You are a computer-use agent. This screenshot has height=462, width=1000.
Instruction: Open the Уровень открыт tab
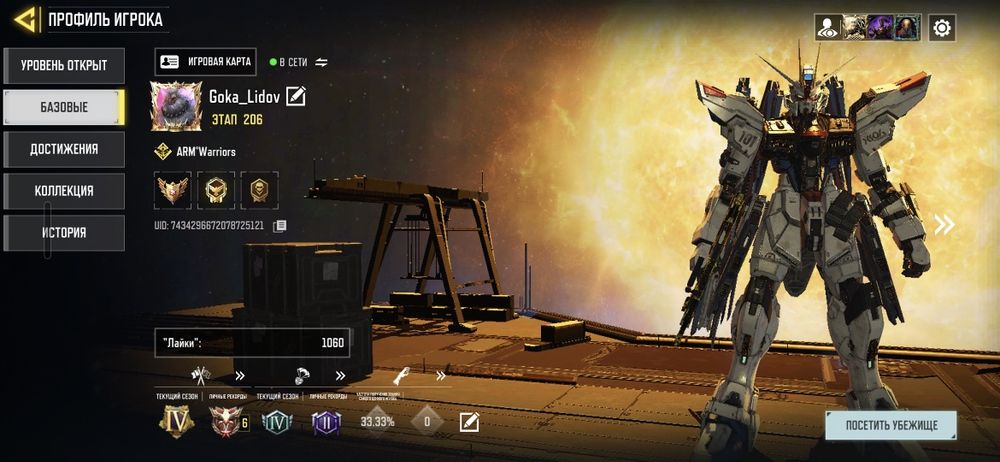tap(64, 66)
